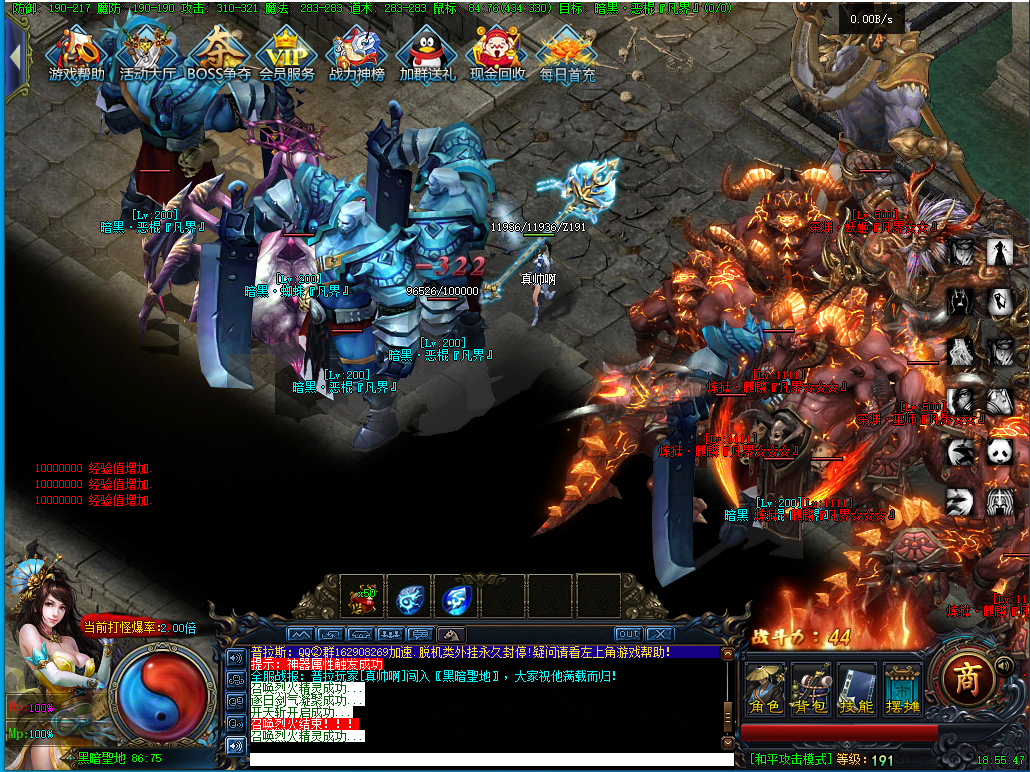Click the 'out' button above chat
The height and width of the screenshot is (772, 1030).
[x=628, y=634]
